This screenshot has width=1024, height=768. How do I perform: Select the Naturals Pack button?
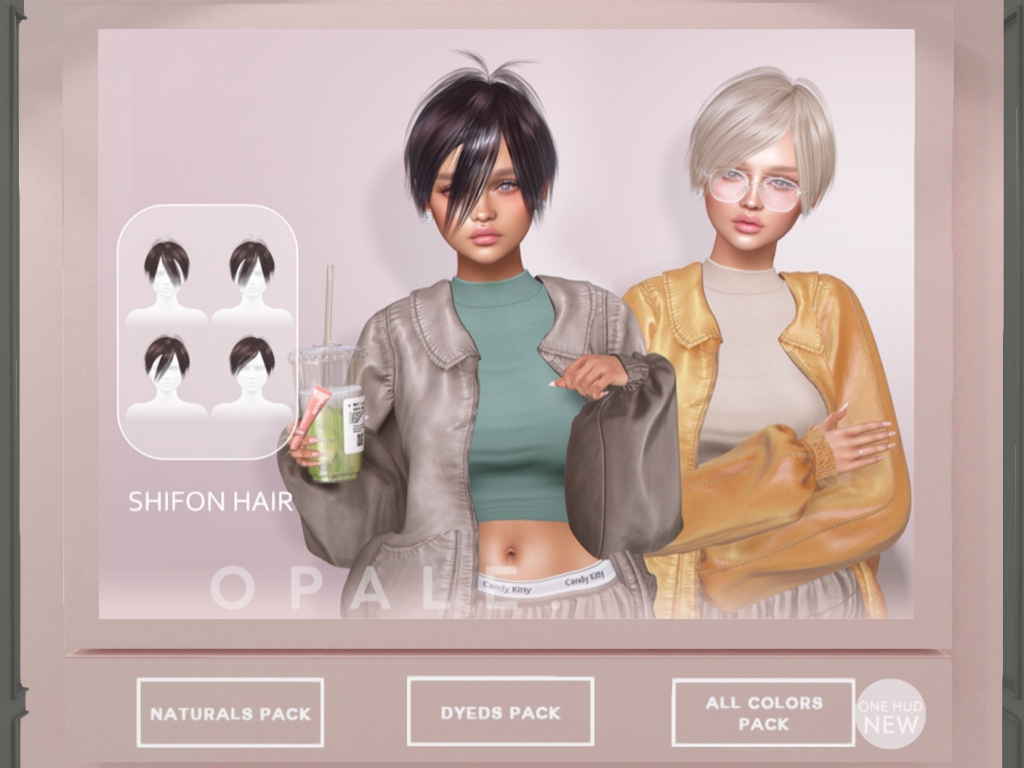coord(230,713)
